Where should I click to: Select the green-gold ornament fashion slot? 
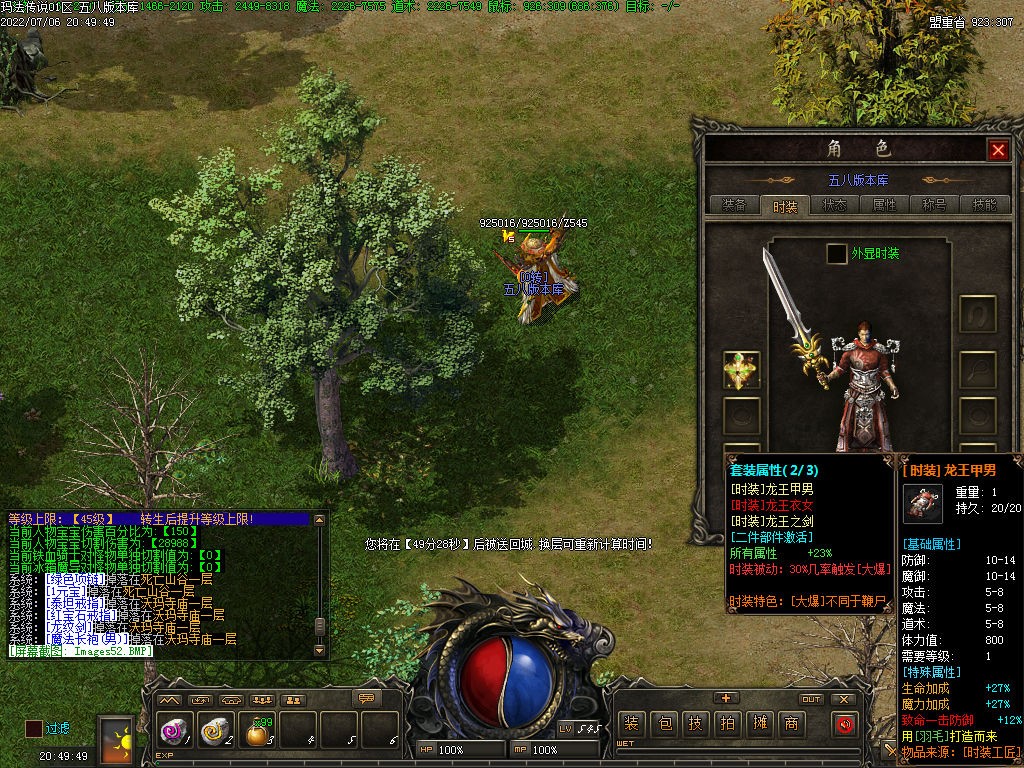click(742, 371)
